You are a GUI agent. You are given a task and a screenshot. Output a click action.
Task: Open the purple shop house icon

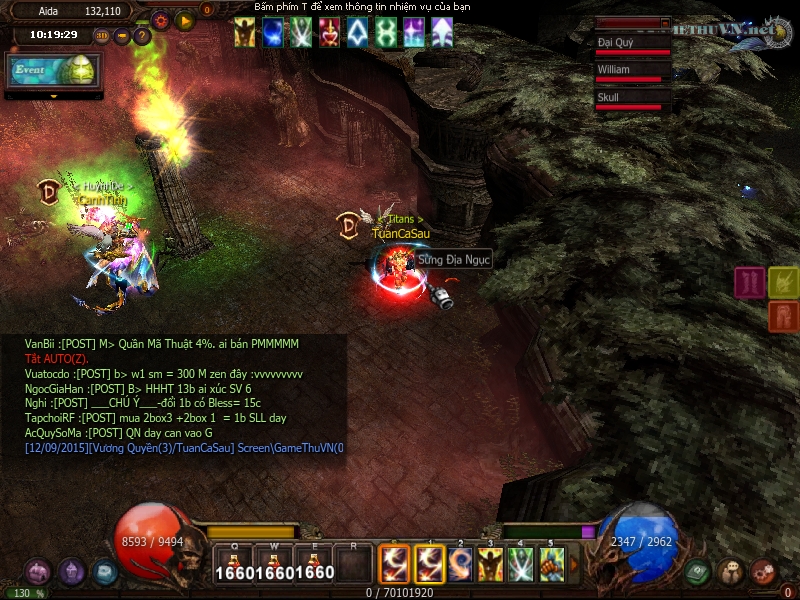point(38,572)
